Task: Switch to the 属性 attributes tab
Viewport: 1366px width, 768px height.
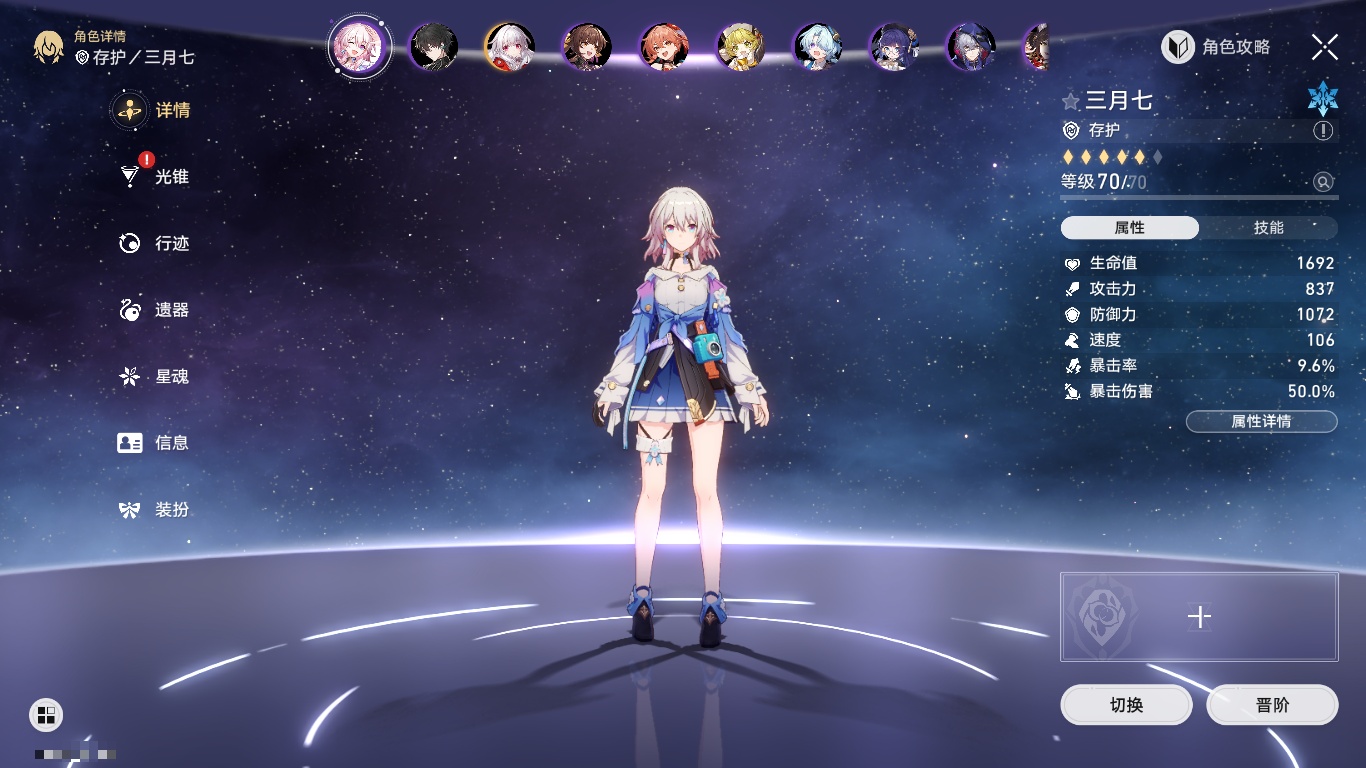Action: (x=1129, y=228)
